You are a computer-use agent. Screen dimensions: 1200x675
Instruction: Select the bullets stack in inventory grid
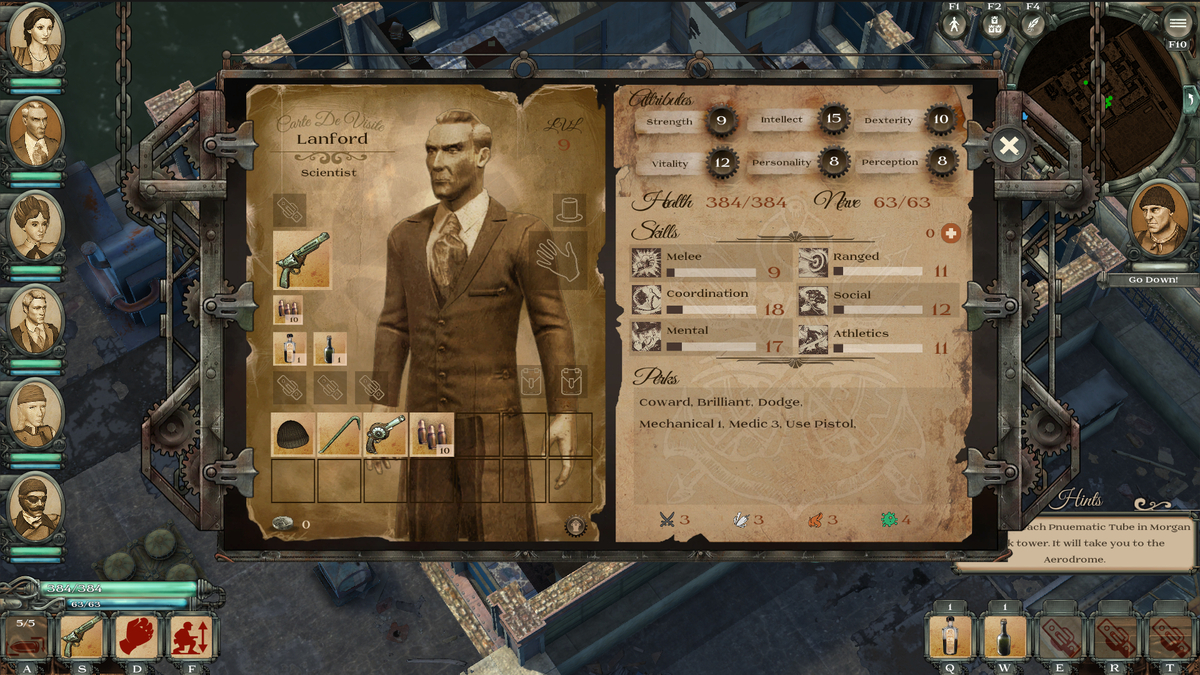point(432,435)
